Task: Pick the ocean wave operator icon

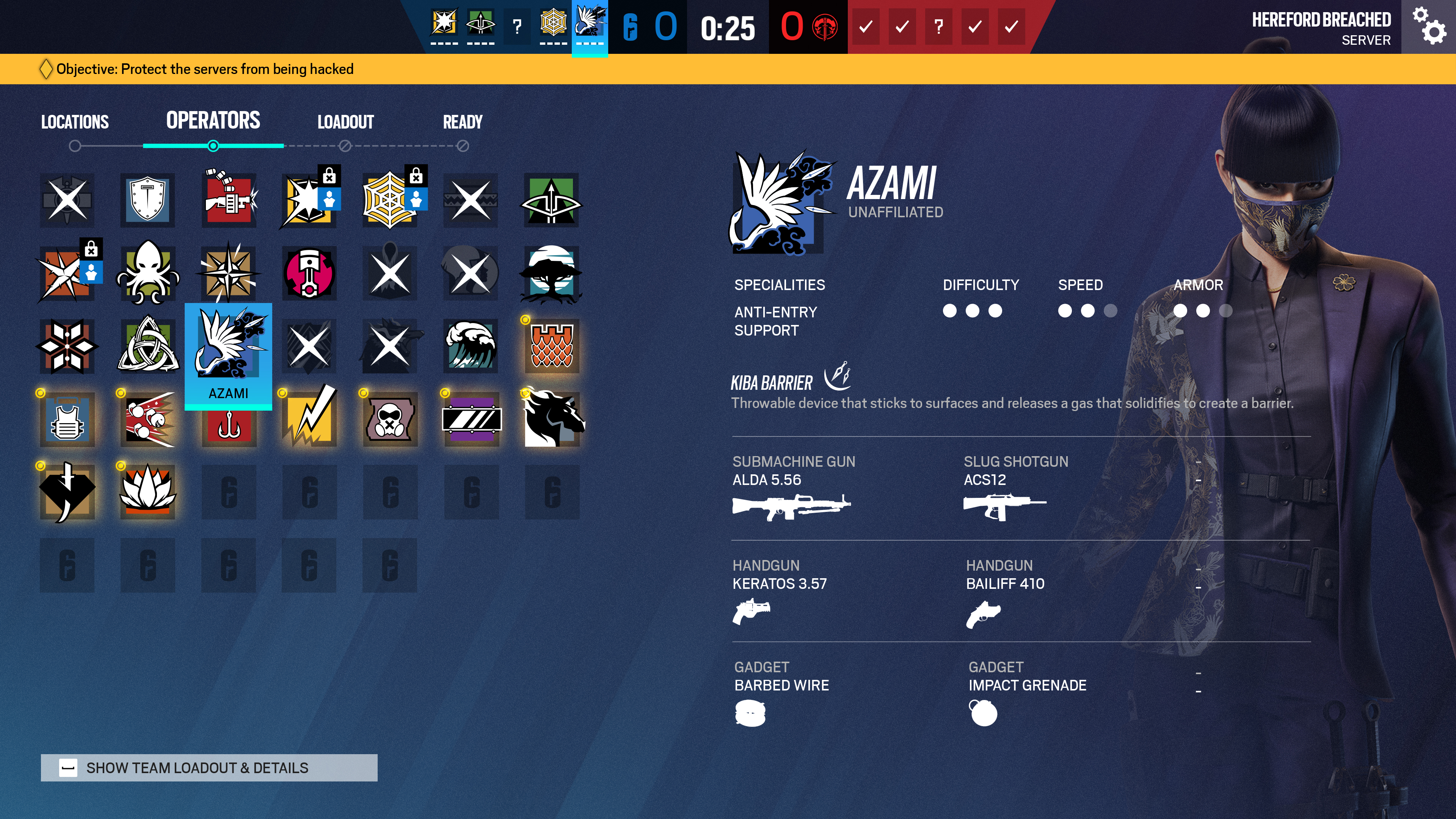Action: click(x=471, y=346)
